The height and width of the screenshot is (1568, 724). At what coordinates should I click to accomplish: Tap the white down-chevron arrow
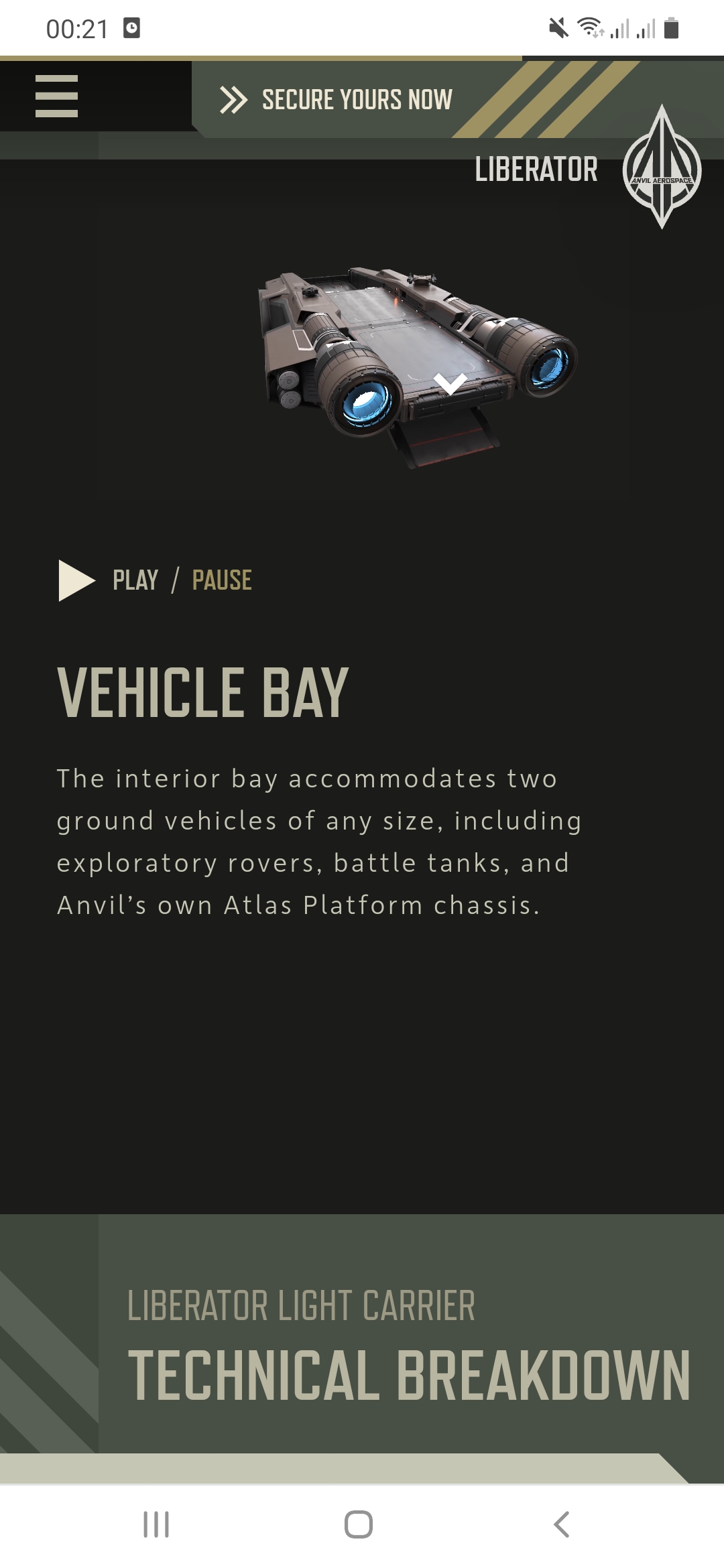coord(450,383)
